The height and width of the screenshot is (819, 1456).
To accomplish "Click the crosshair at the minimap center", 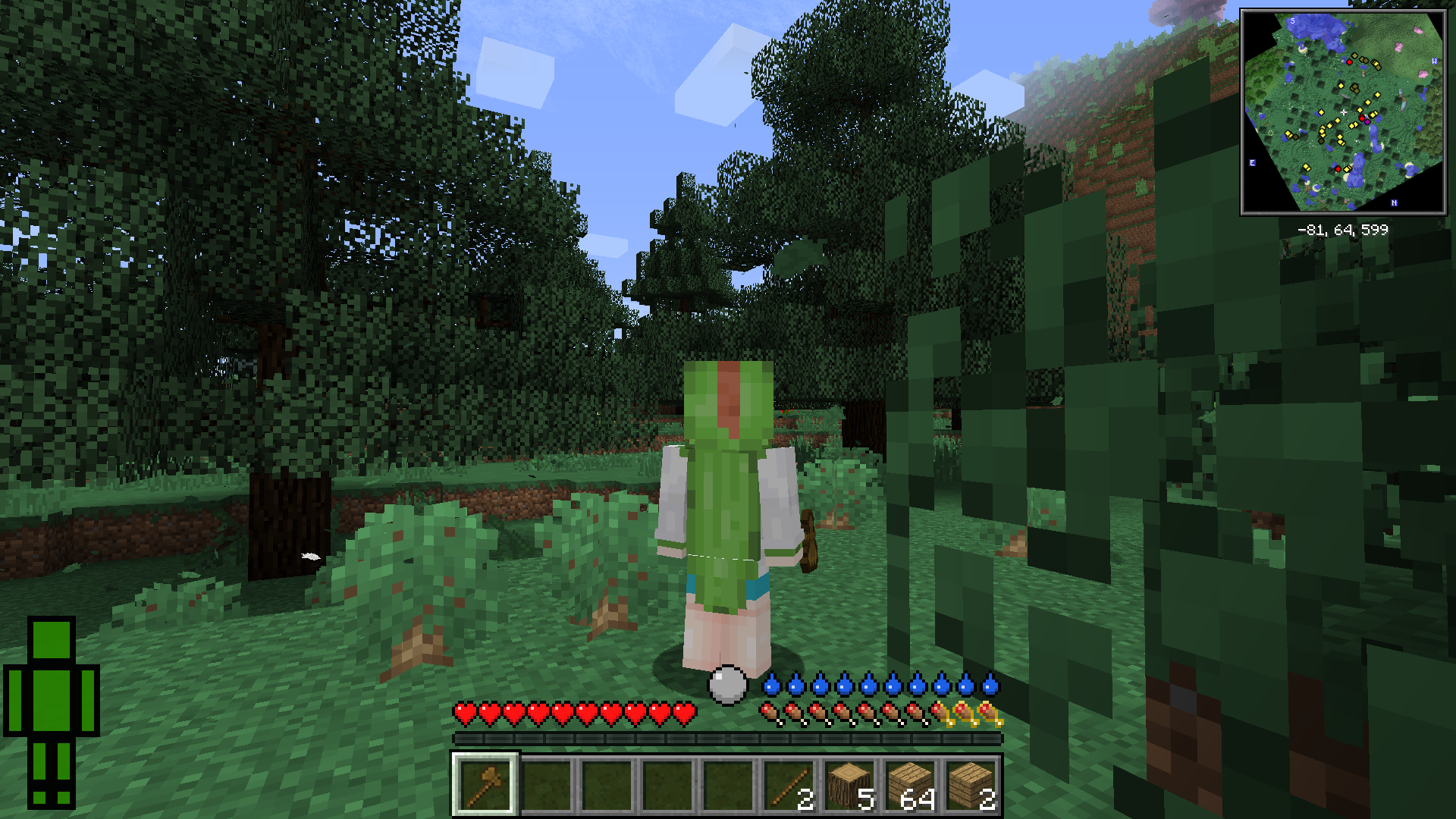I will 1344,111.
